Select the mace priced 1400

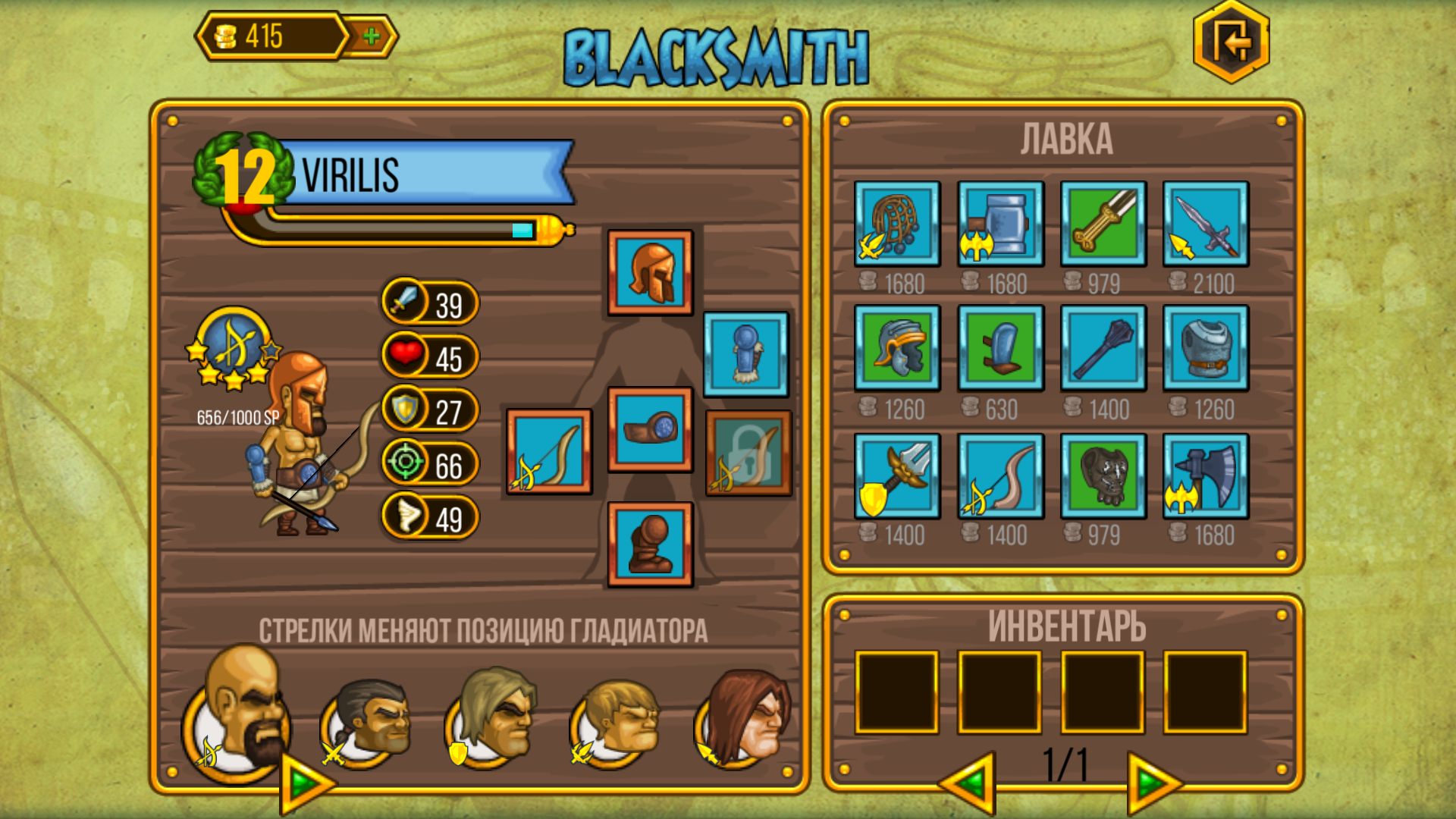tap(1102, 350)
